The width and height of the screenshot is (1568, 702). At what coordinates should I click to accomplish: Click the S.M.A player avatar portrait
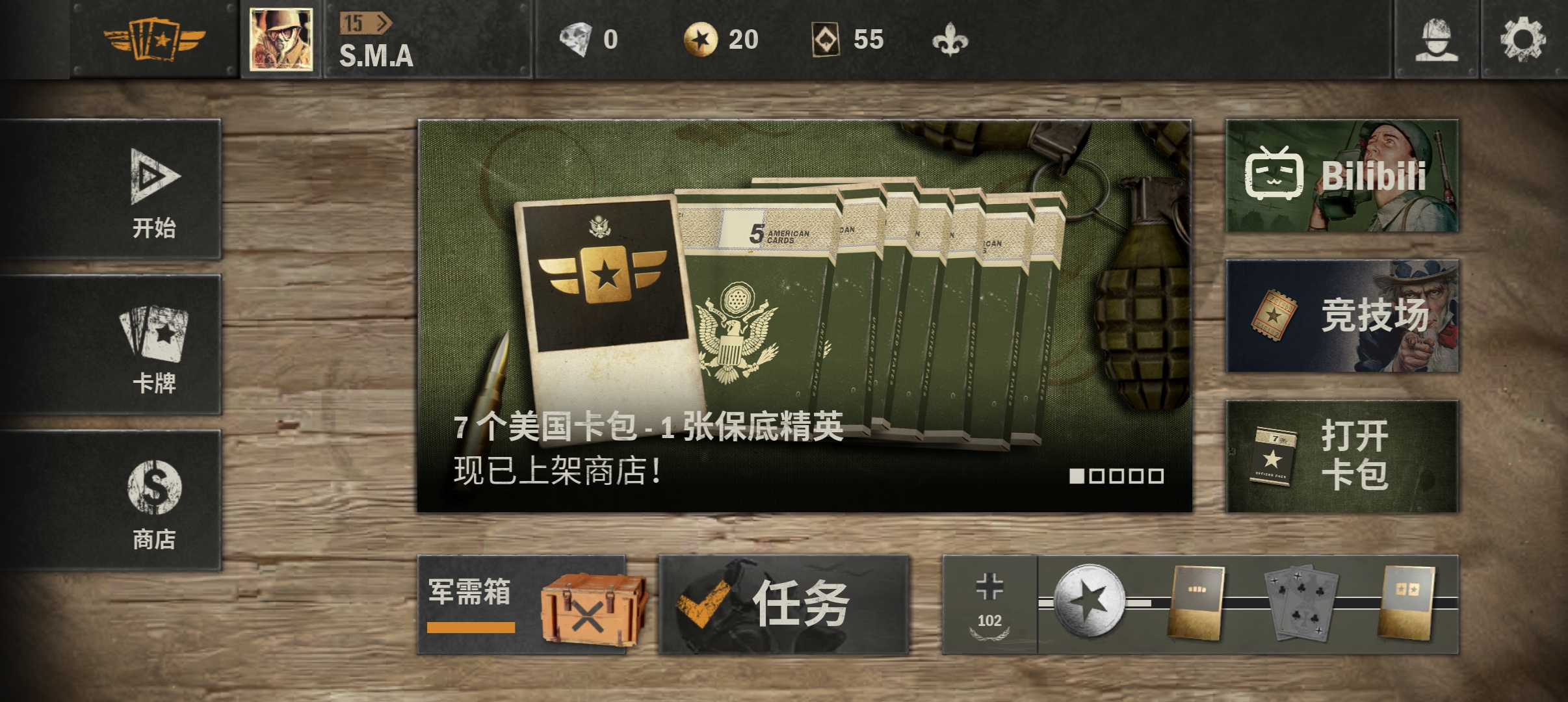tap(283, 39)
